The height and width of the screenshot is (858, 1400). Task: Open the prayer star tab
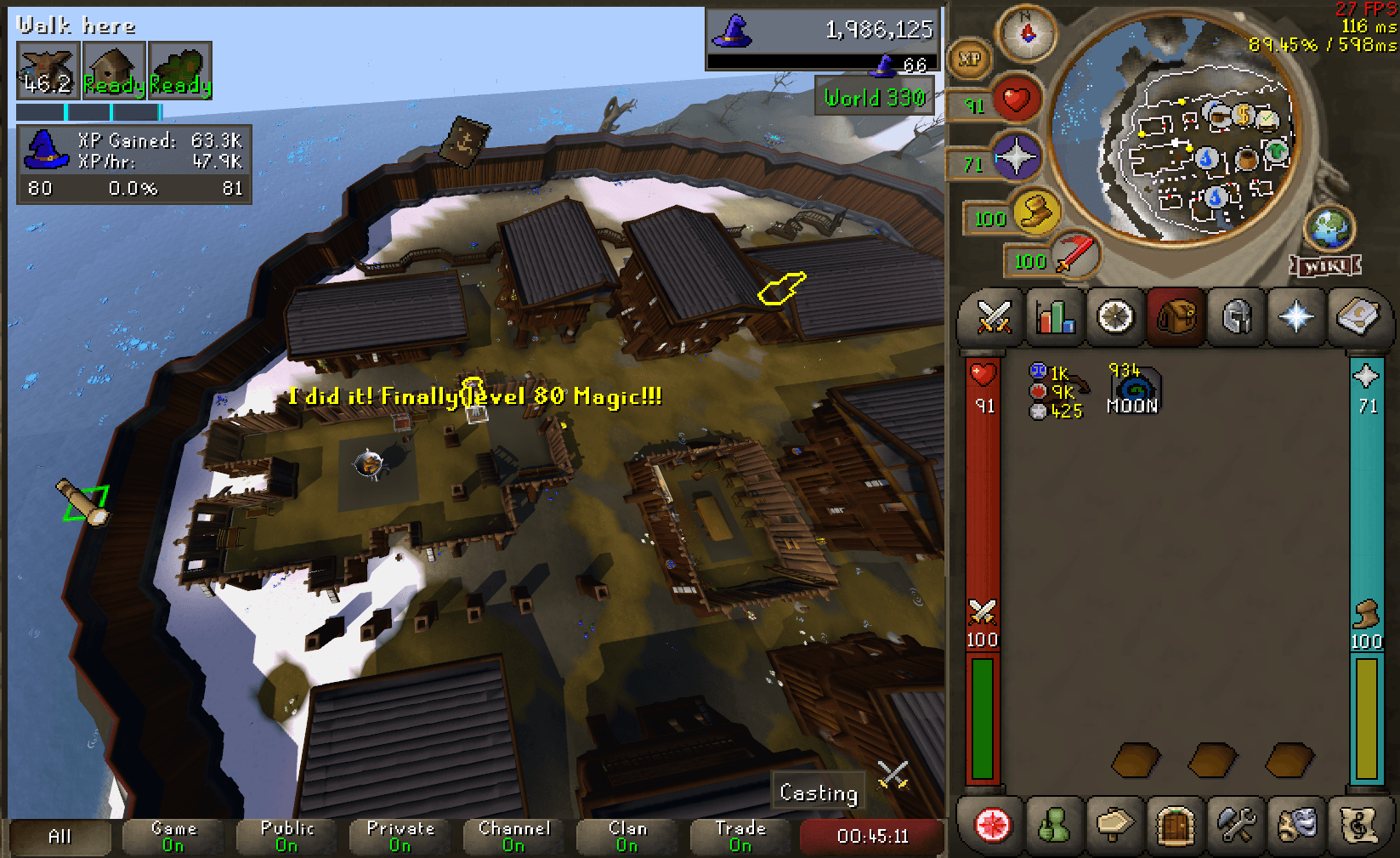(1296, 317)
